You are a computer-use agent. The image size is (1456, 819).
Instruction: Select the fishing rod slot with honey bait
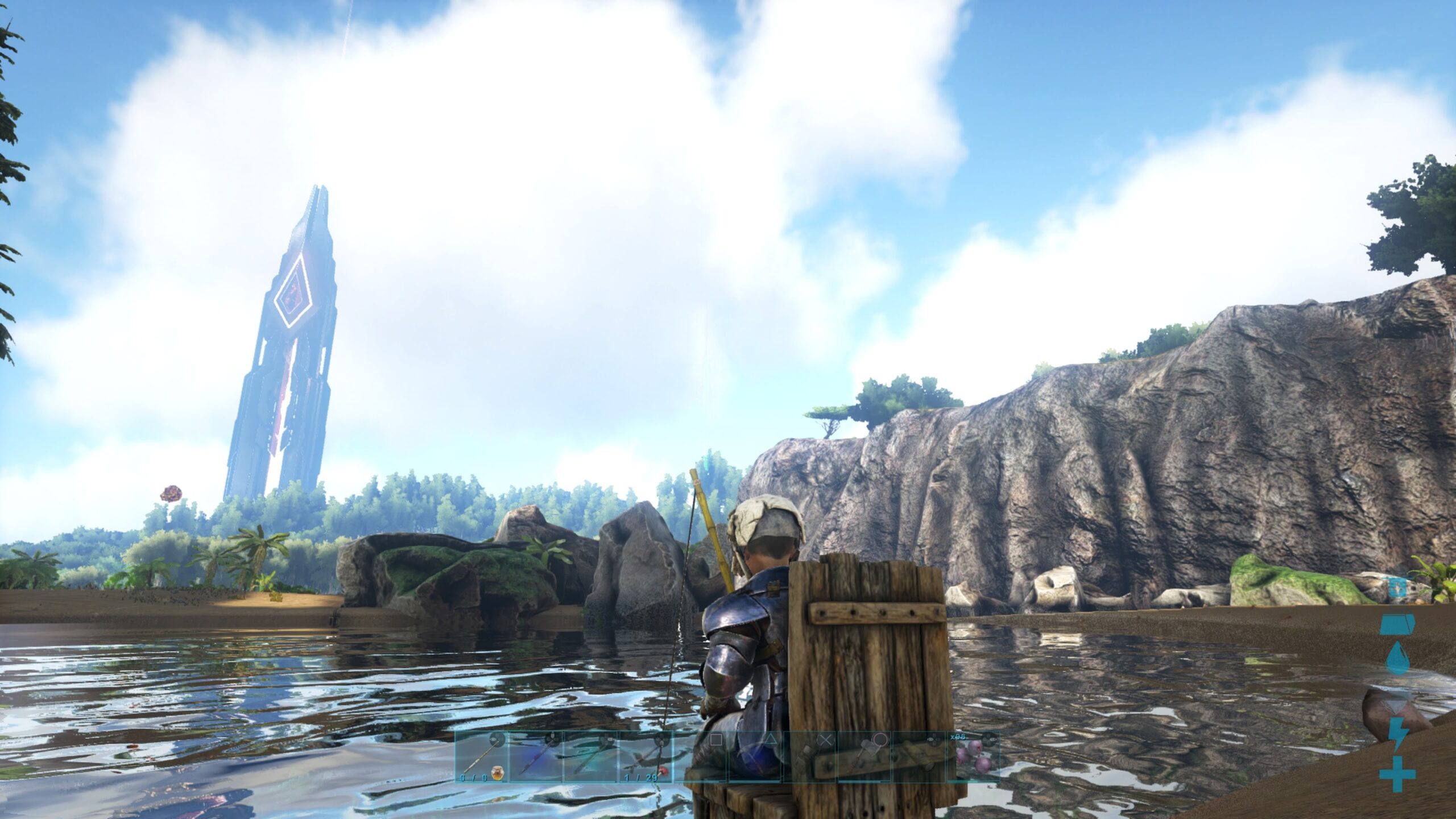[x=481, y=756]
